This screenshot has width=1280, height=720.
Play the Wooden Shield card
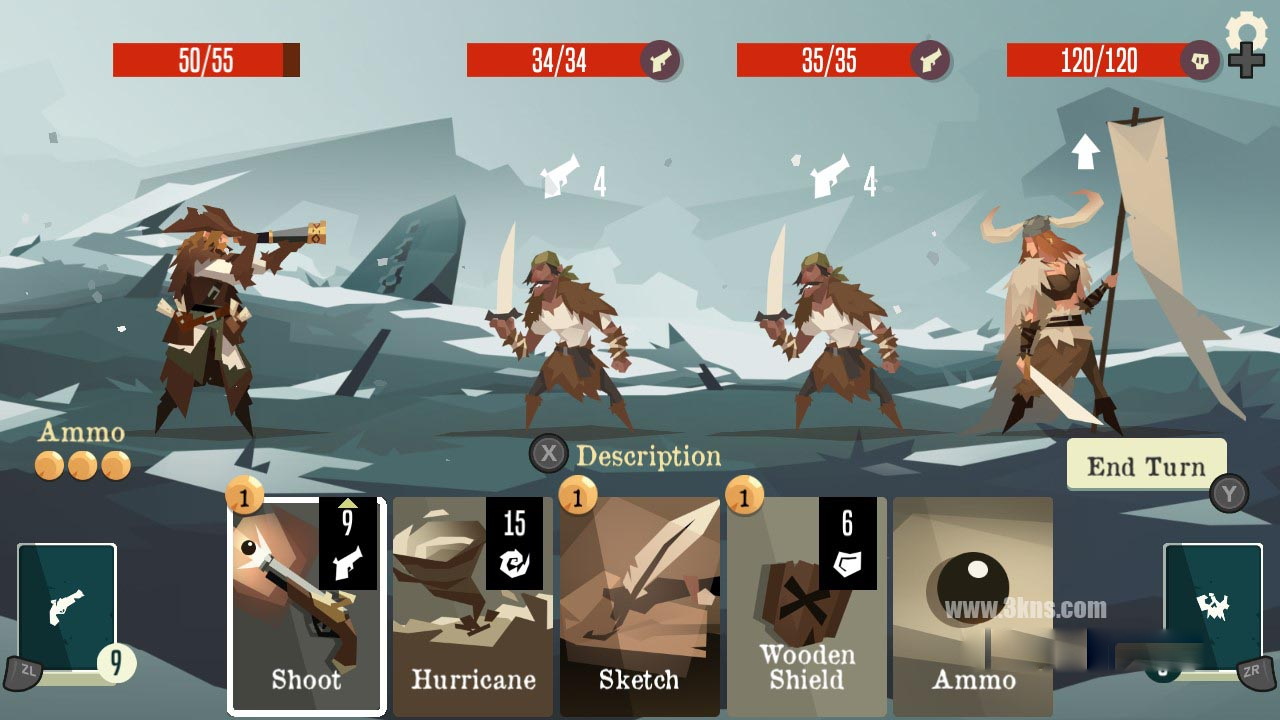806,606
